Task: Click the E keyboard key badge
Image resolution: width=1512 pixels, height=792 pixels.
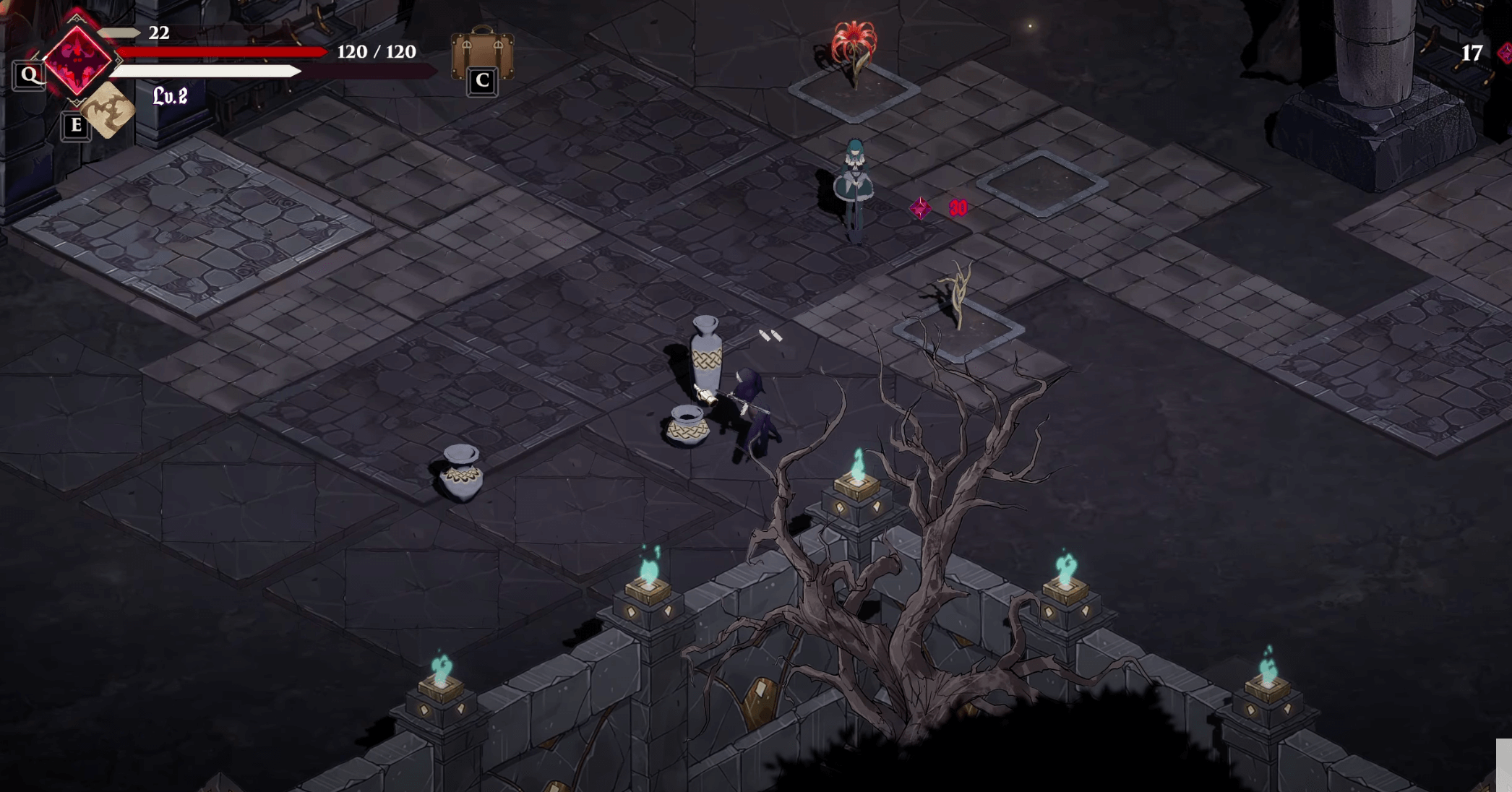Action: (74, 126)
